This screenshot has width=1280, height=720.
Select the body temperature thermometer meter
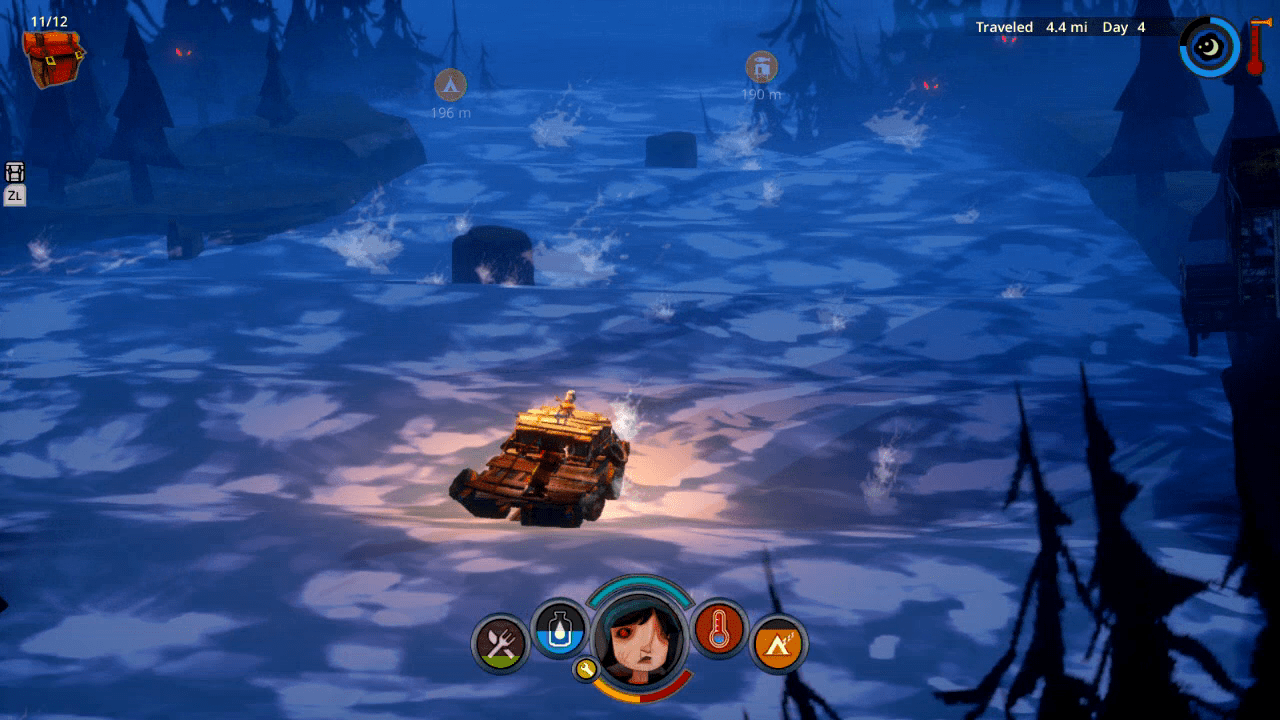719,628
